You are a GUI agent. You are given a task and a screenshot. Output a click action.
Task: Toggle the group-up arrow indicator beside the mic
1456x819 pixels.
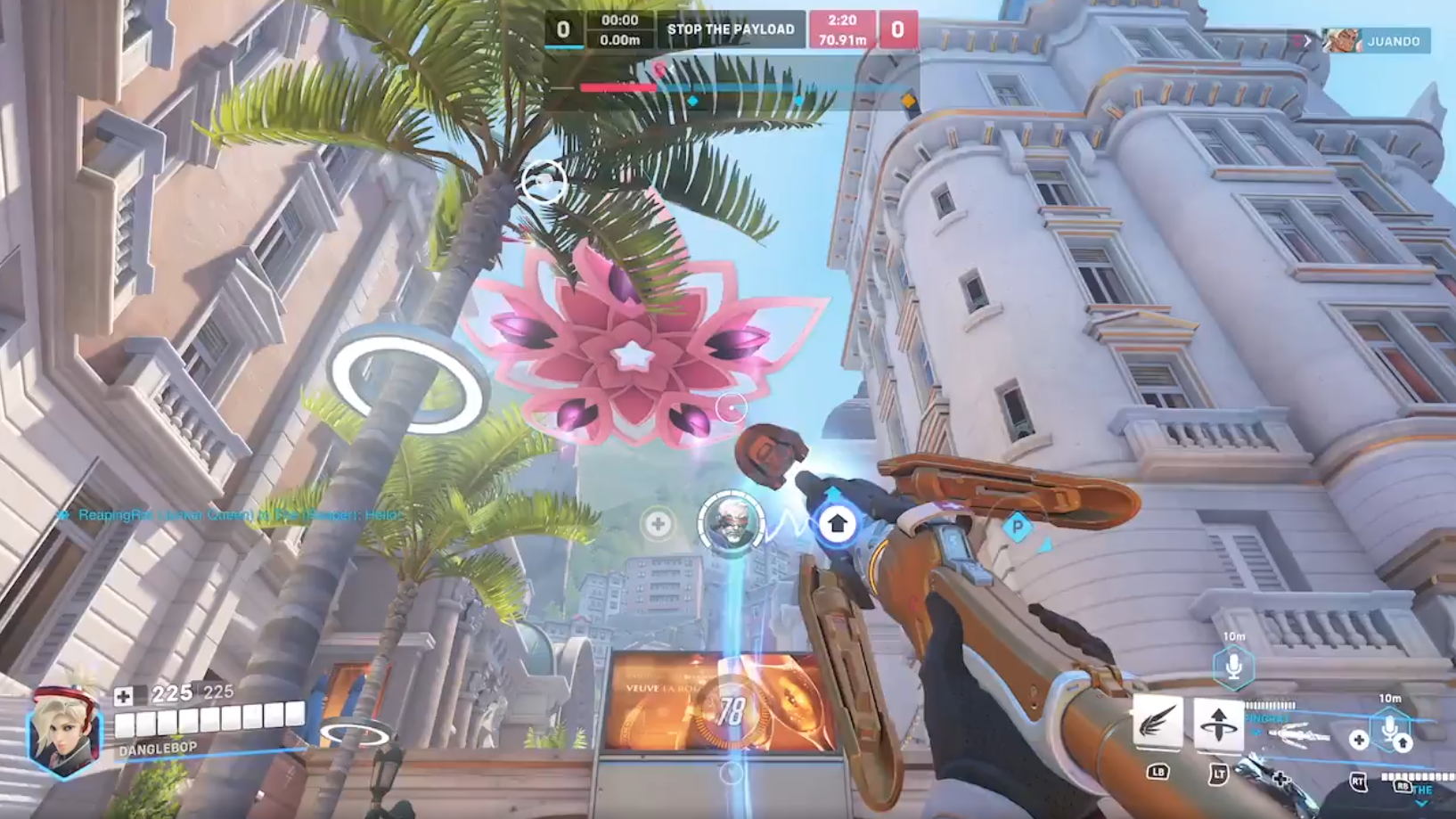1404,744
